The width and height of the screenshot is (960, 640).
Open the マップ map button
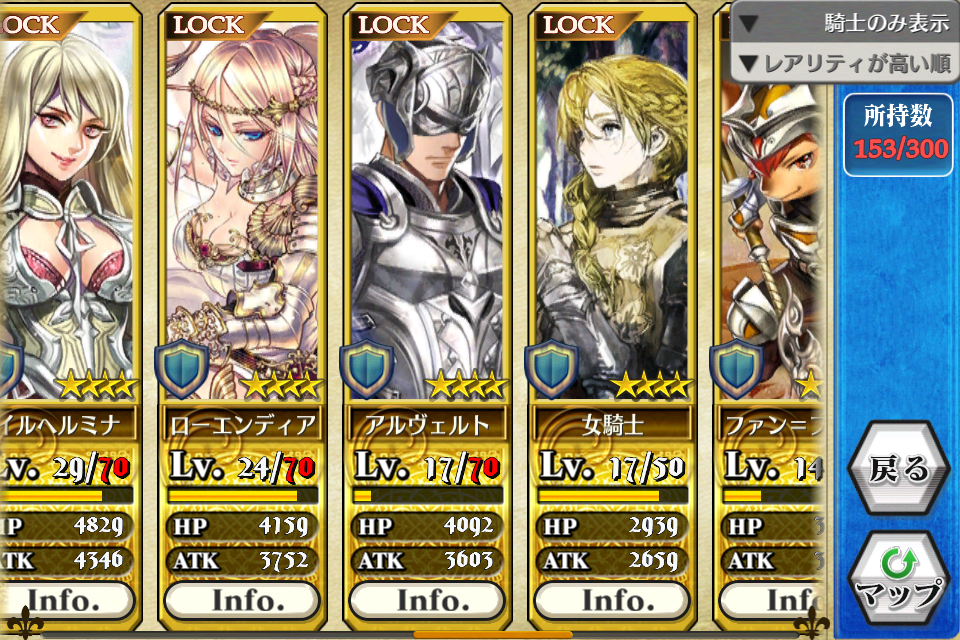(x=898, y=578)
